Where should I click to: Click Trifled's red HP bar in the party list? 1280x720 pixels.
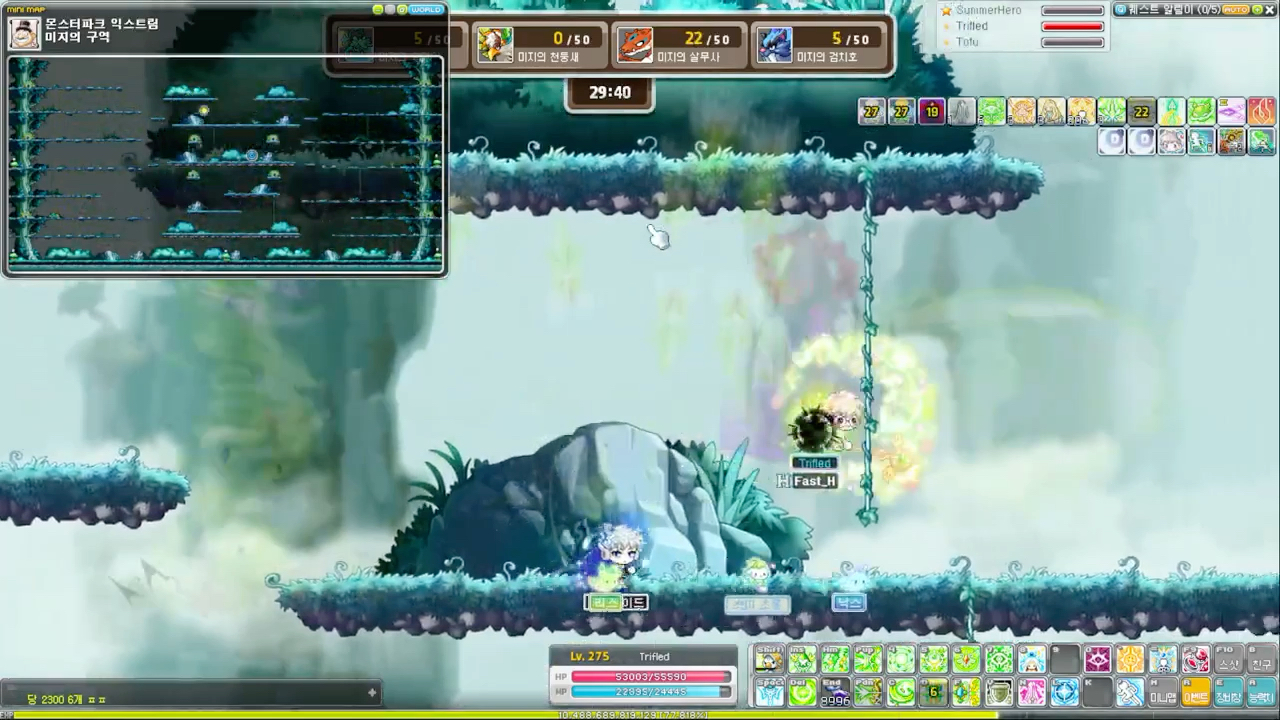[1072, 26]
